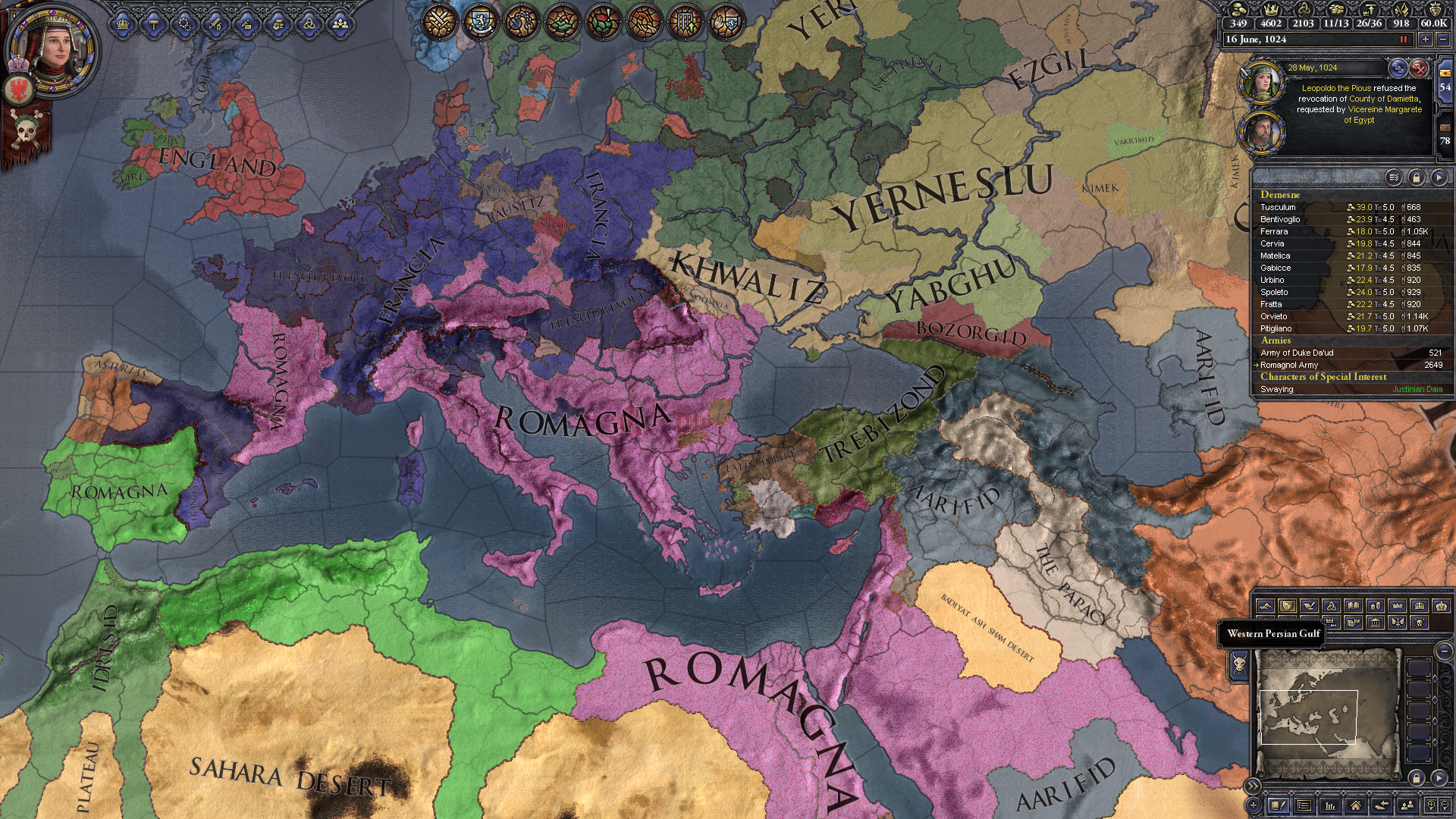The width and height of the screenshot is (1456, 819).
Task: Select the terrain map mode
Action: coord(1266,604)
